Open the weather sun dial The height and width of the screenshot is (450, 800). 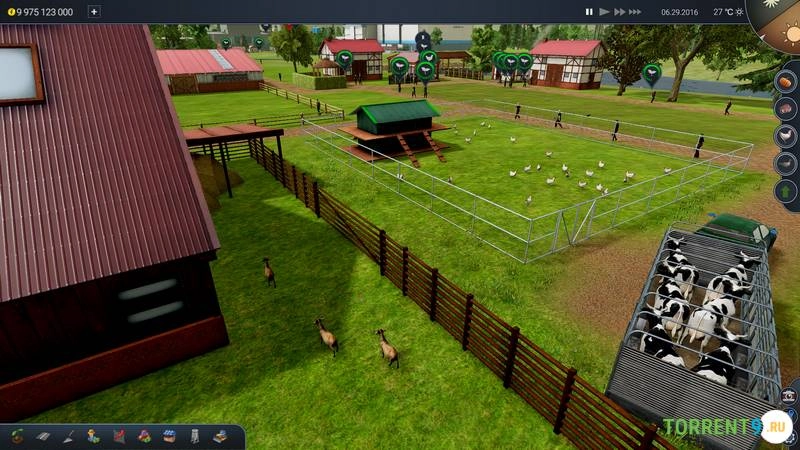(778, 20)
